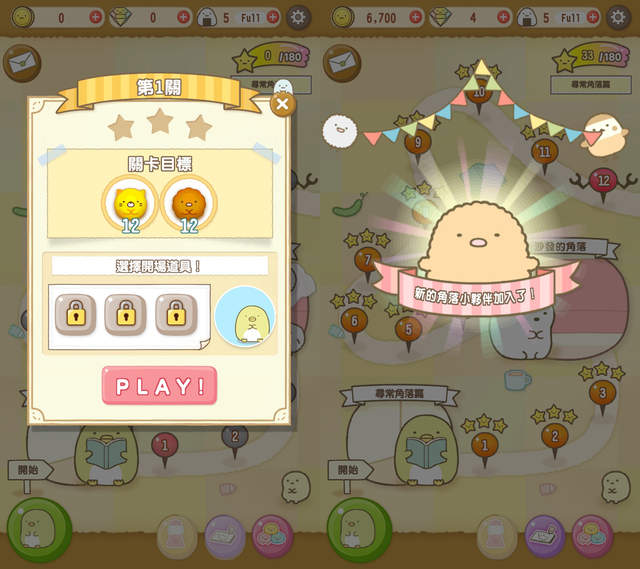Buy gems beside the 4 gem counter

[503, 17]
